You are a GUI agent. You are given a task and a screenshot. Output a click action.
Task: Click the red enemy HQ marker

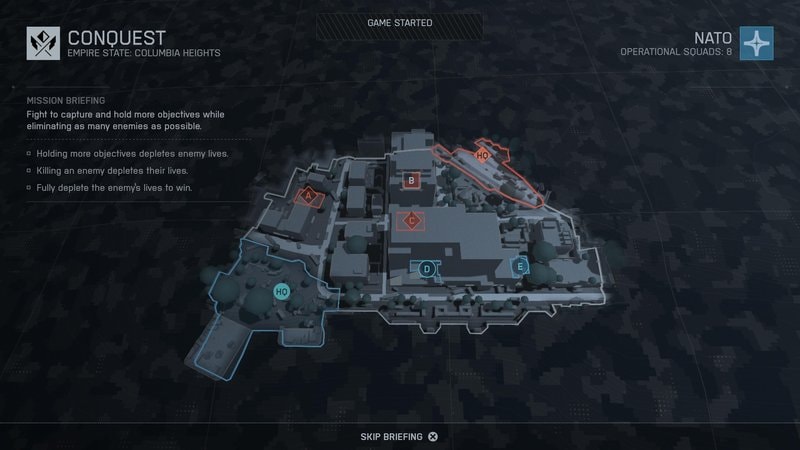coord(482,155)
